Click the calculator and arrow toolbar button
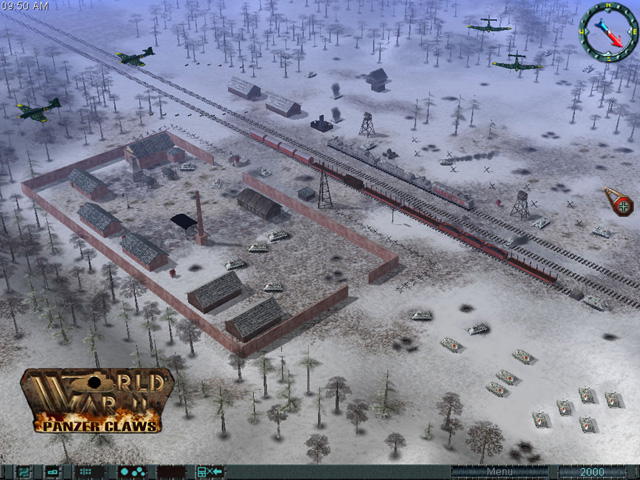This screenshot has height=480, width=640. (x=209, y=471)
